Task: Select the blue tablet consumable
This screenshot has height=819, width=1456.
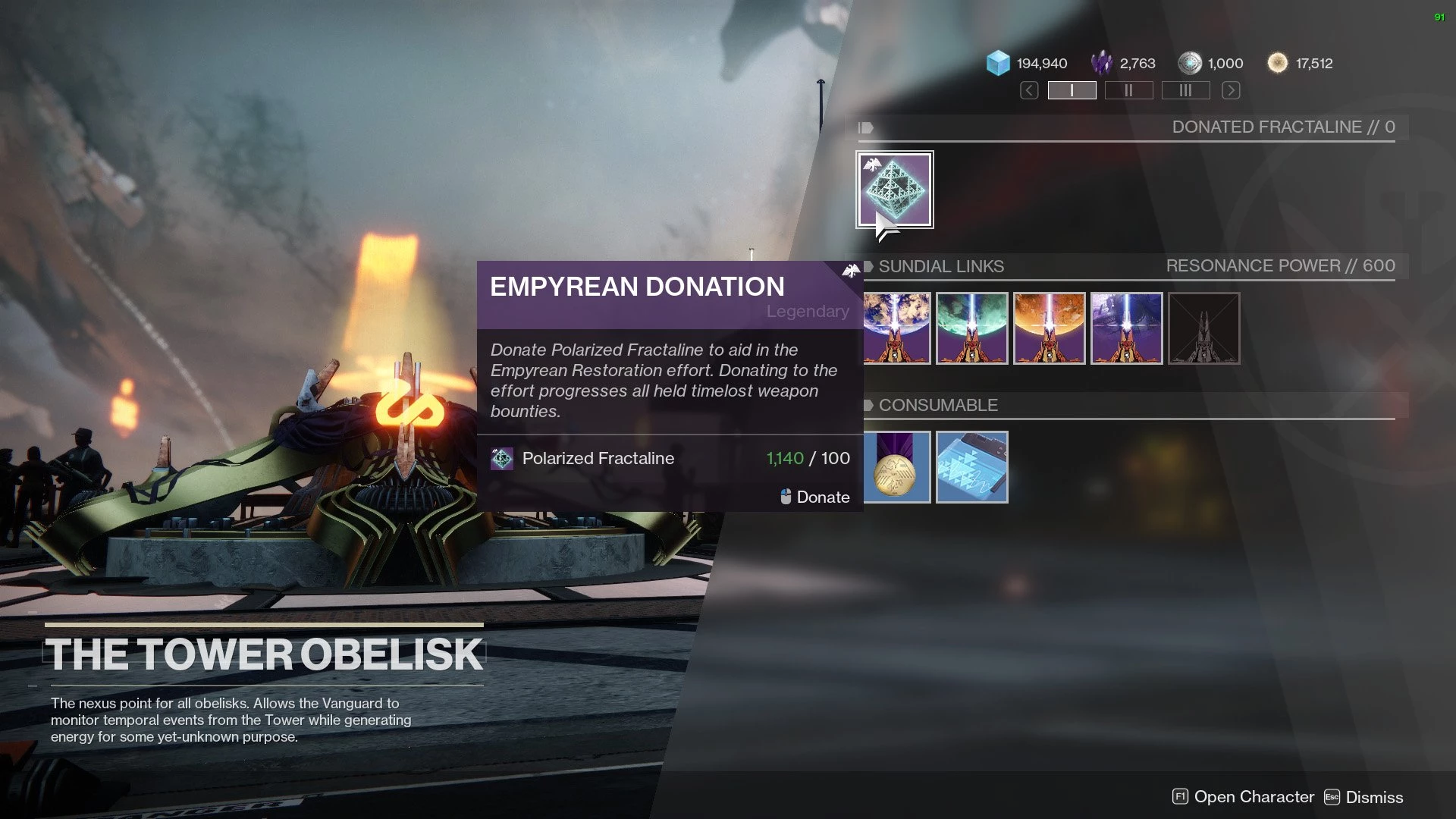Action: tap(972, 467)
